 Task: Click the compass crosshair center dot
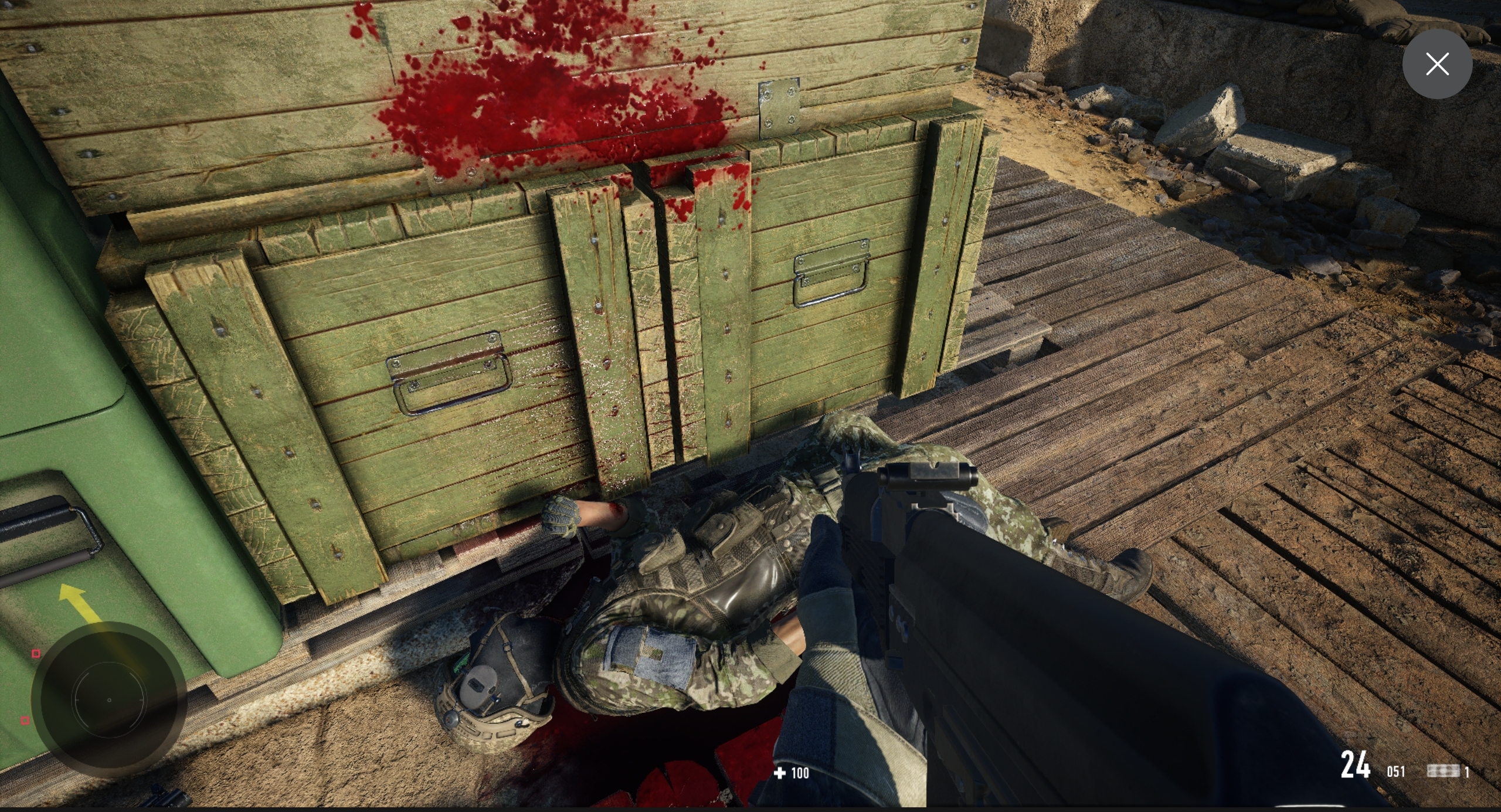point(109,699)
